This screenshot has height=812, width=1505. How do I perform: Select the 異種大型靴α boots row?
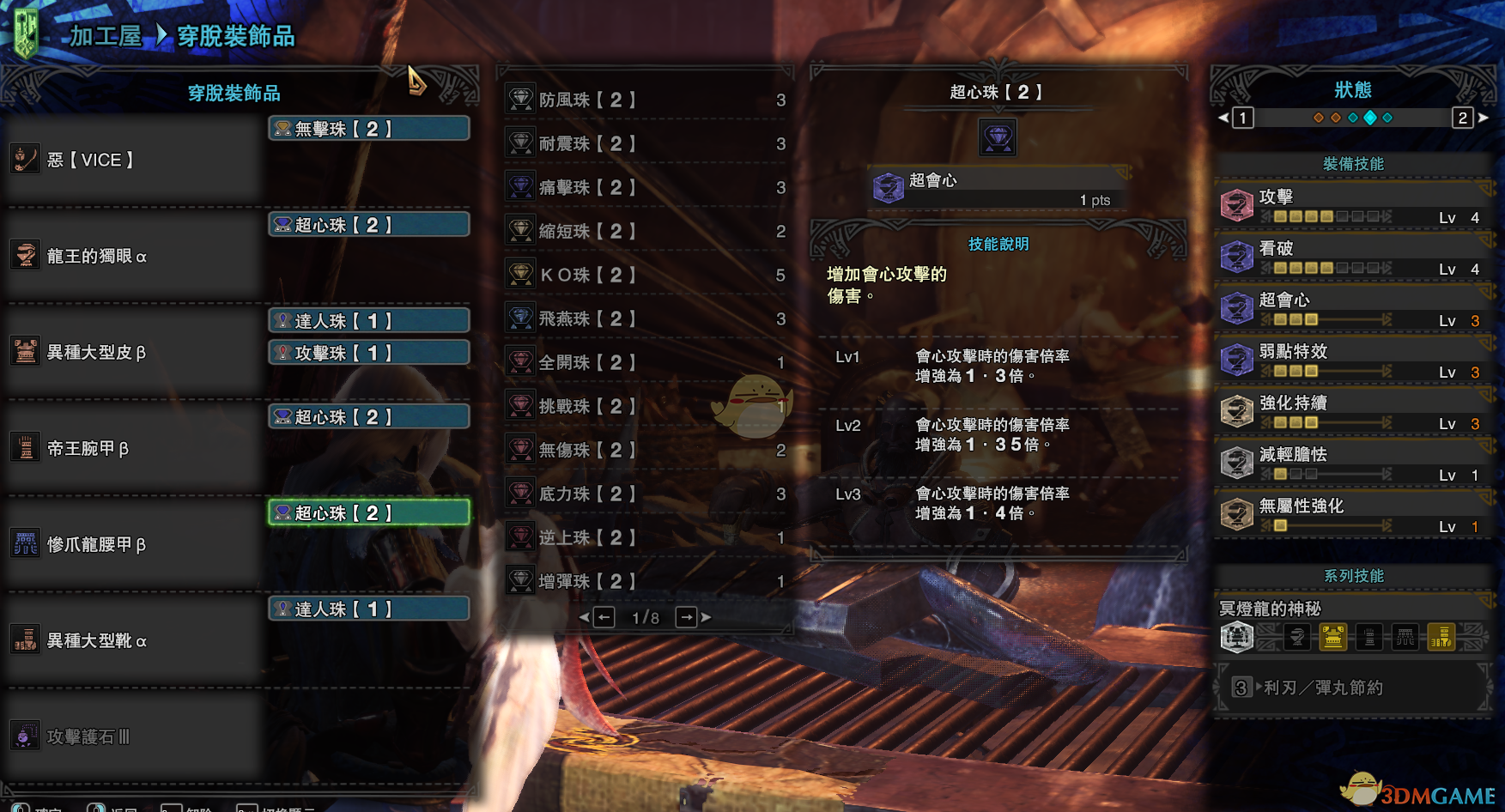pos(133,640)
